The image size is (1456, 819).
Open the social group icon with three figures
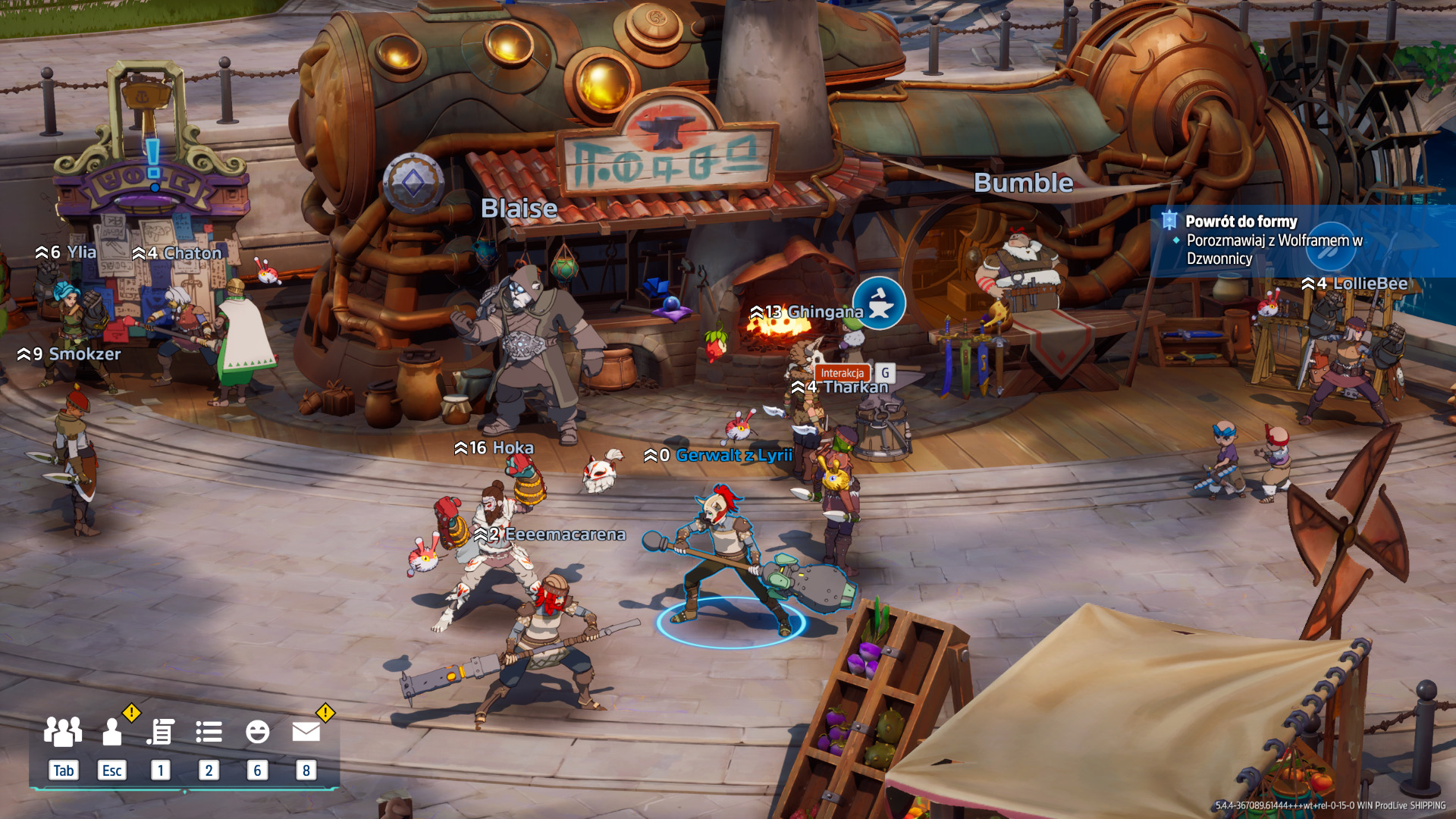pos(63,732)
